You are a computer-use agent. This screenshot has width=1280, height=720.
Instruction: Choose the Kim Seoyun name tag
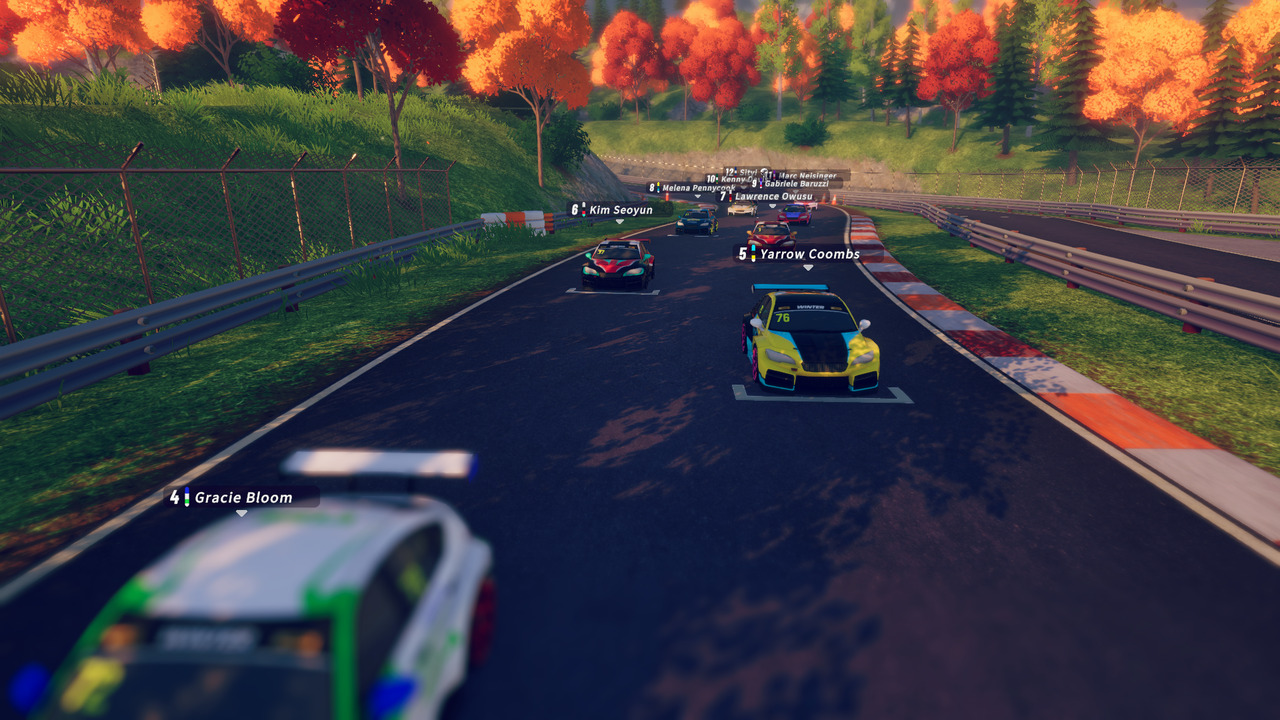point(612,210)
